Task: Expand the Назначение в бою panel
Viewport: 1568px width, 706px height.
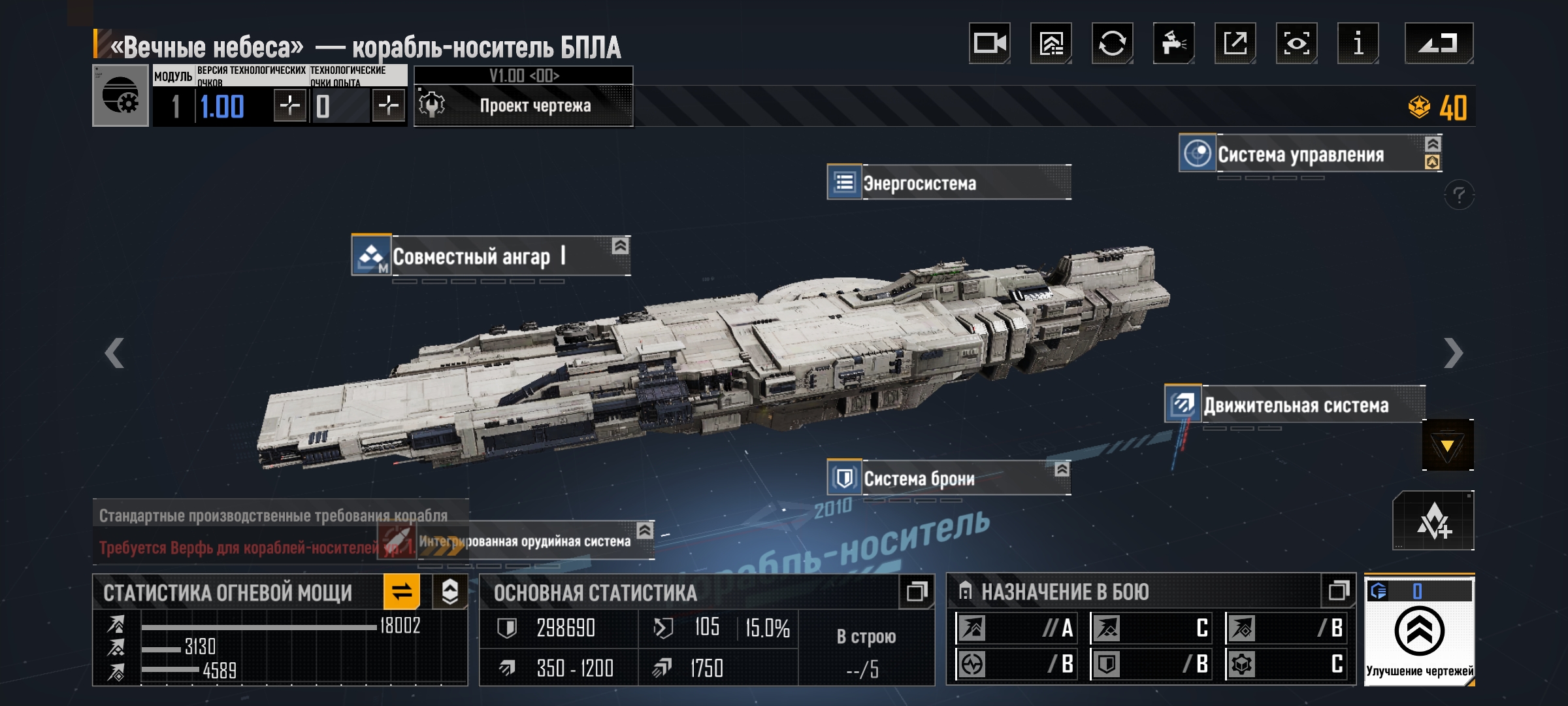Action: [x=1338, y=591]
